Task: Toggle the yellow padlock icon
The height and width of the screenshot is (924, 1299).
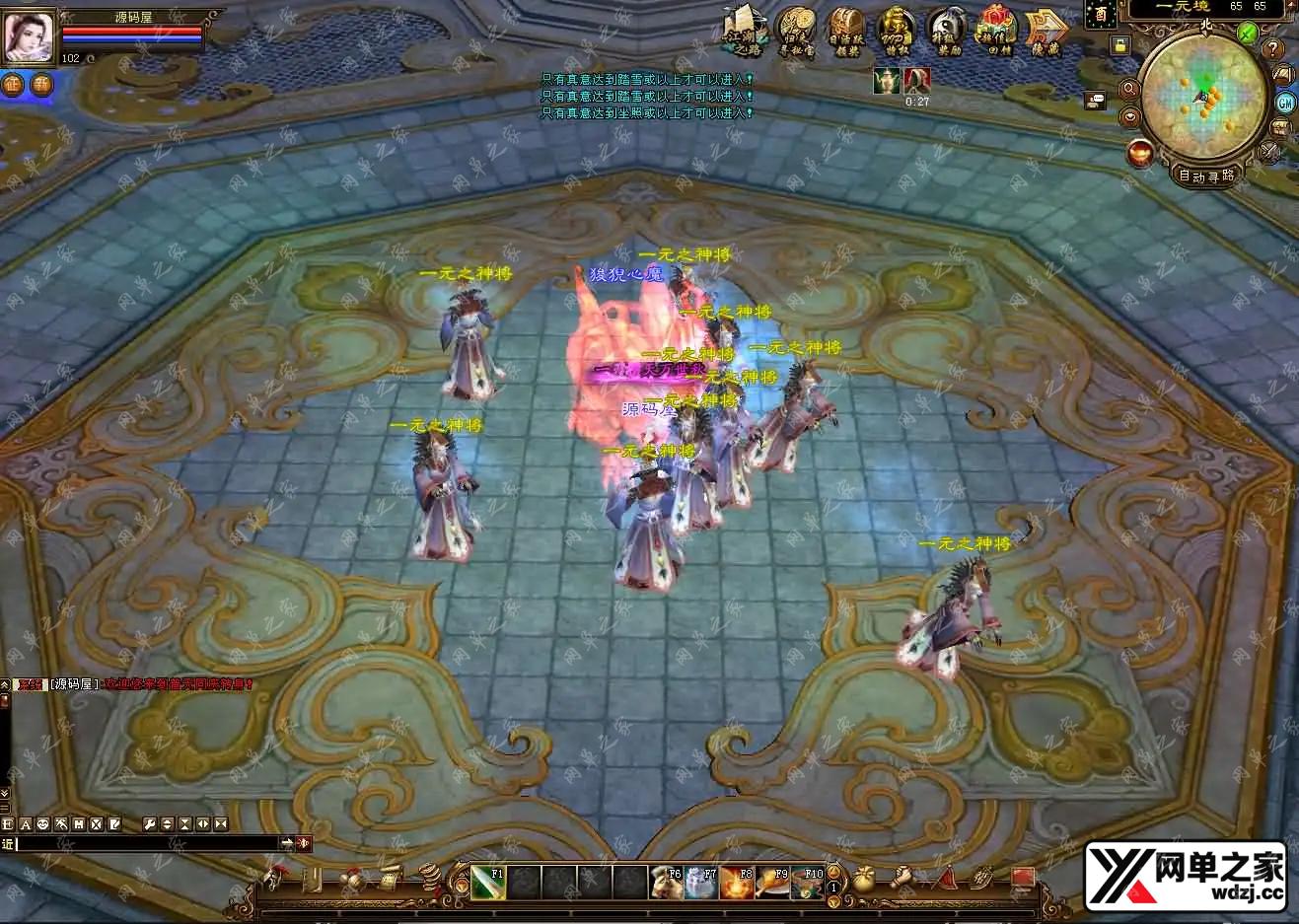Action: click(1119, 45)
